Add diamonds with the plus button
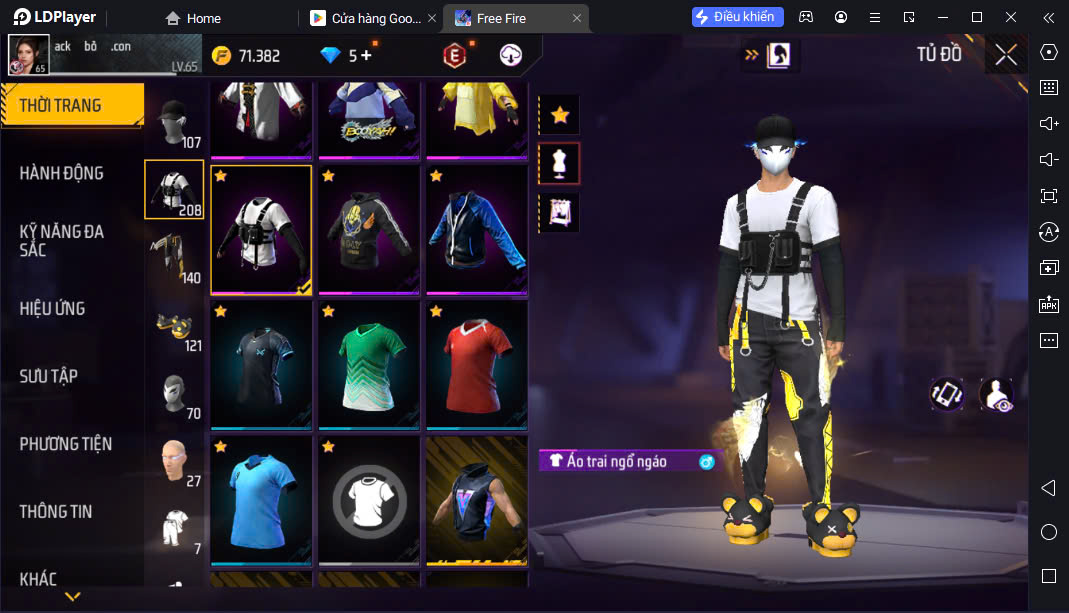1069x613 pixels. (x=366, y=56)
